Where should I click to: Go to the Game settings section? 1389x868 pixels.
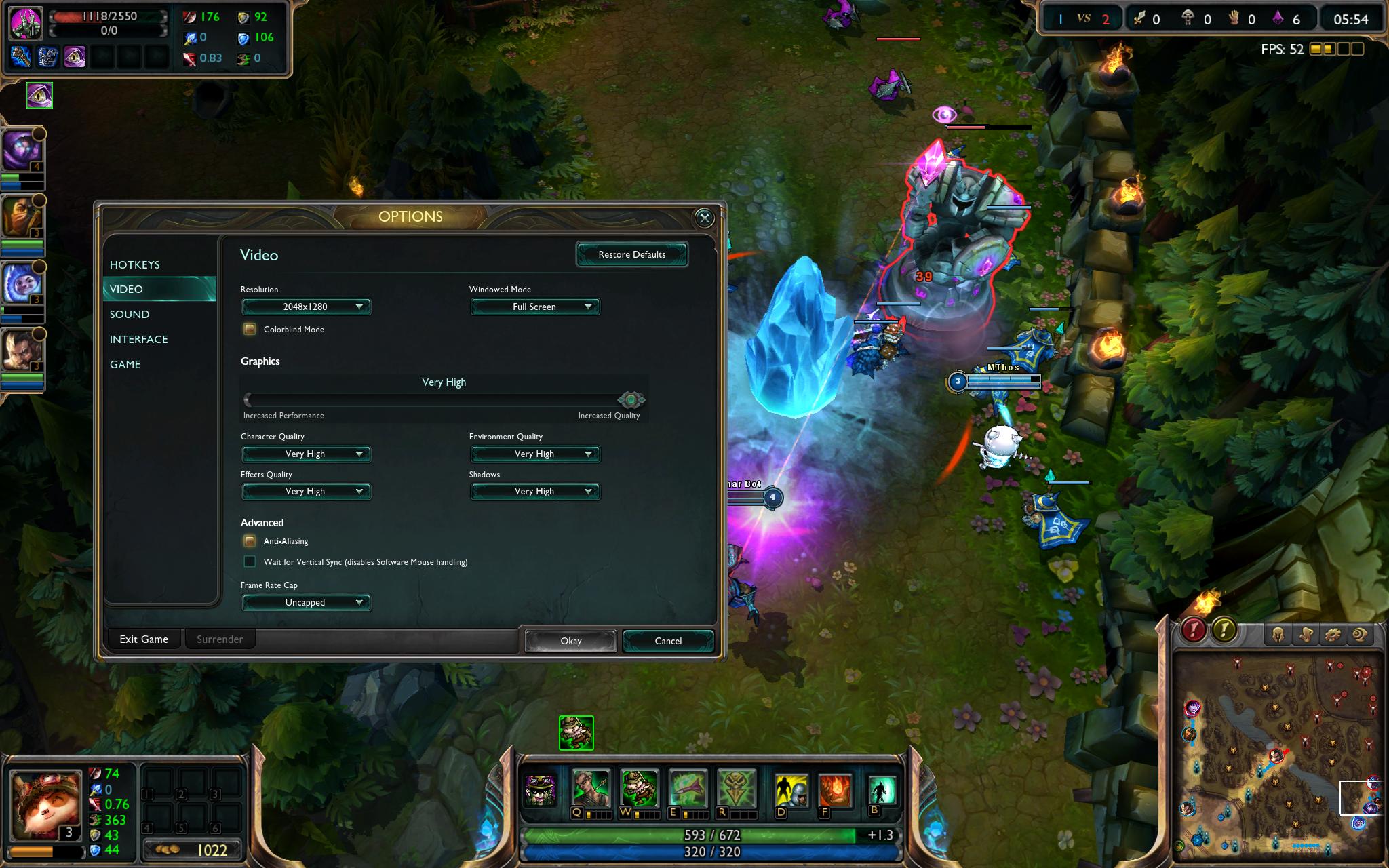click(x=125, y=364)
